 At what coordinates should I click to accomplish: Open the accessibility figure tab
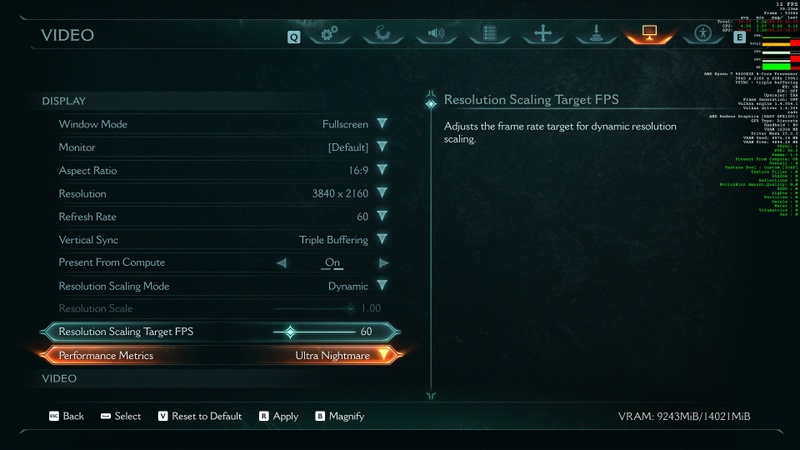[x=702, y=34]
